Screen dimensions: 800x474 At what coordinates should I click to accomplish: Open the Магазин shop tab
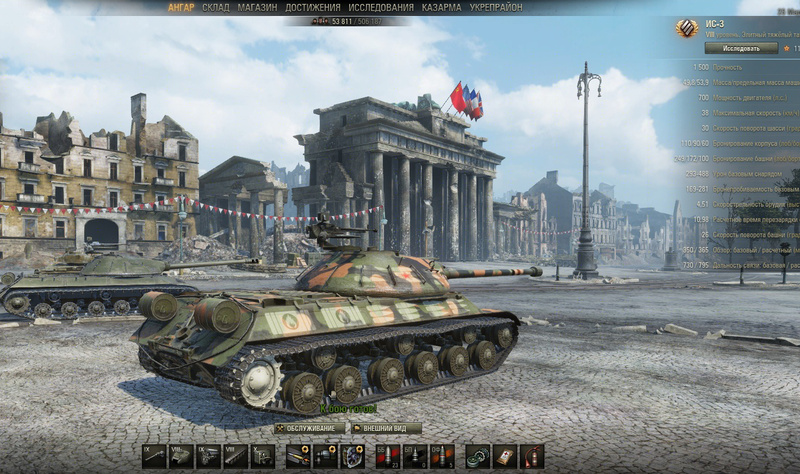257,7
